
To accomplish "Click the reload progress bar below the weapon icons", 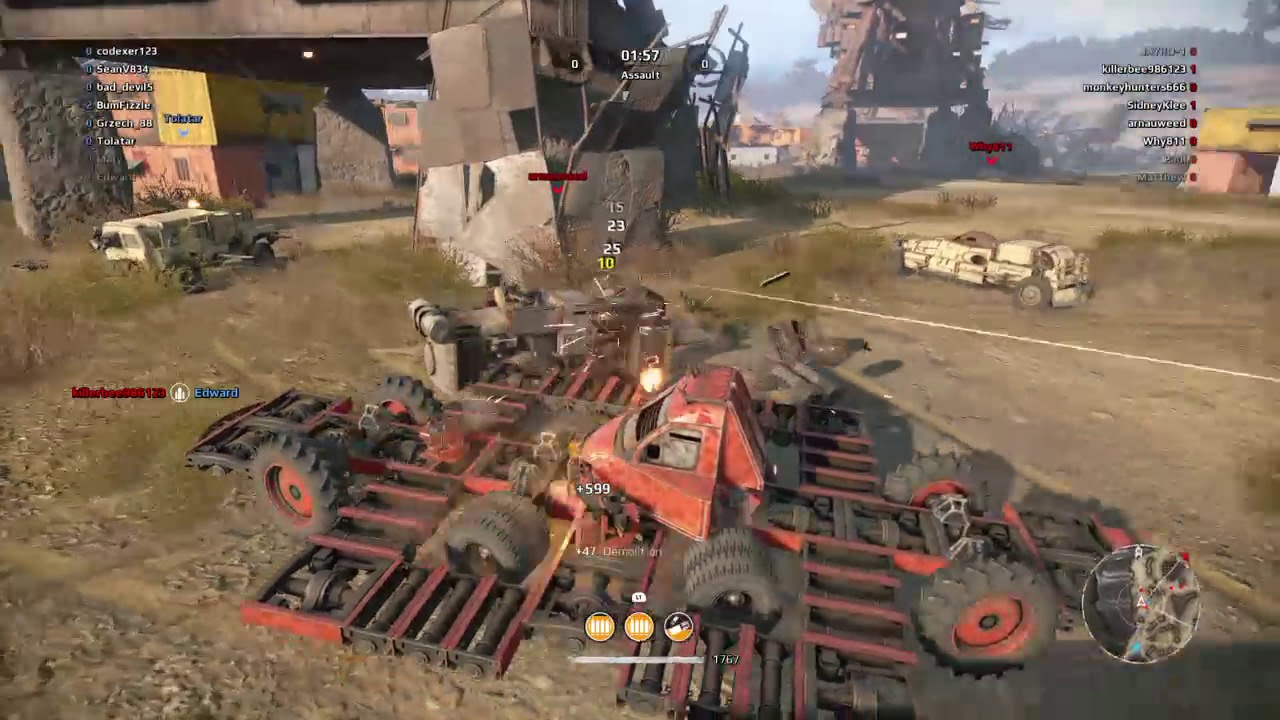I will 640,659.
